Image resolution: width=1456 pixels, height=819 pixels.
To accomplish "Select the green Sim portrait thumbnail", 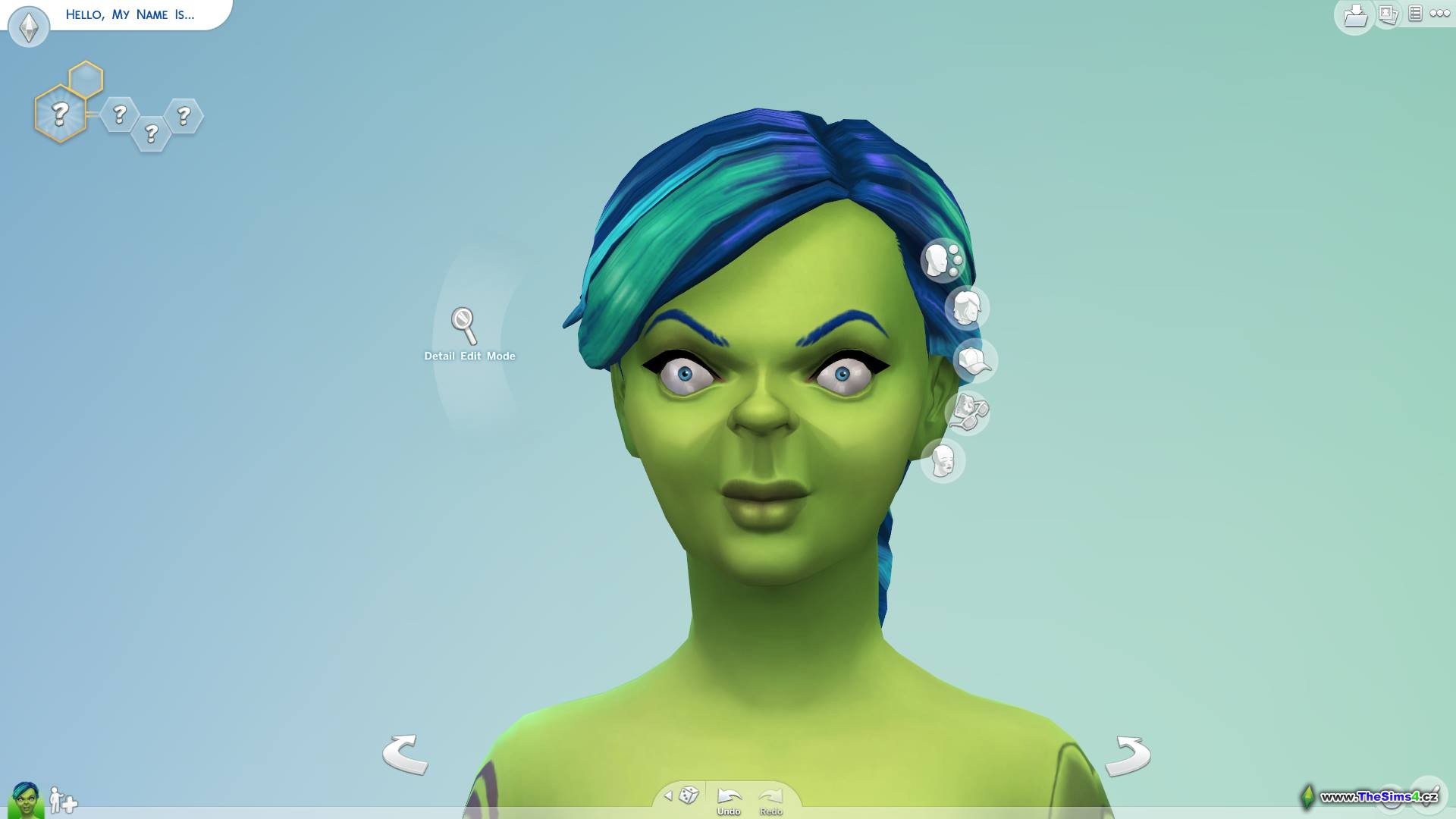I will 26,800.
